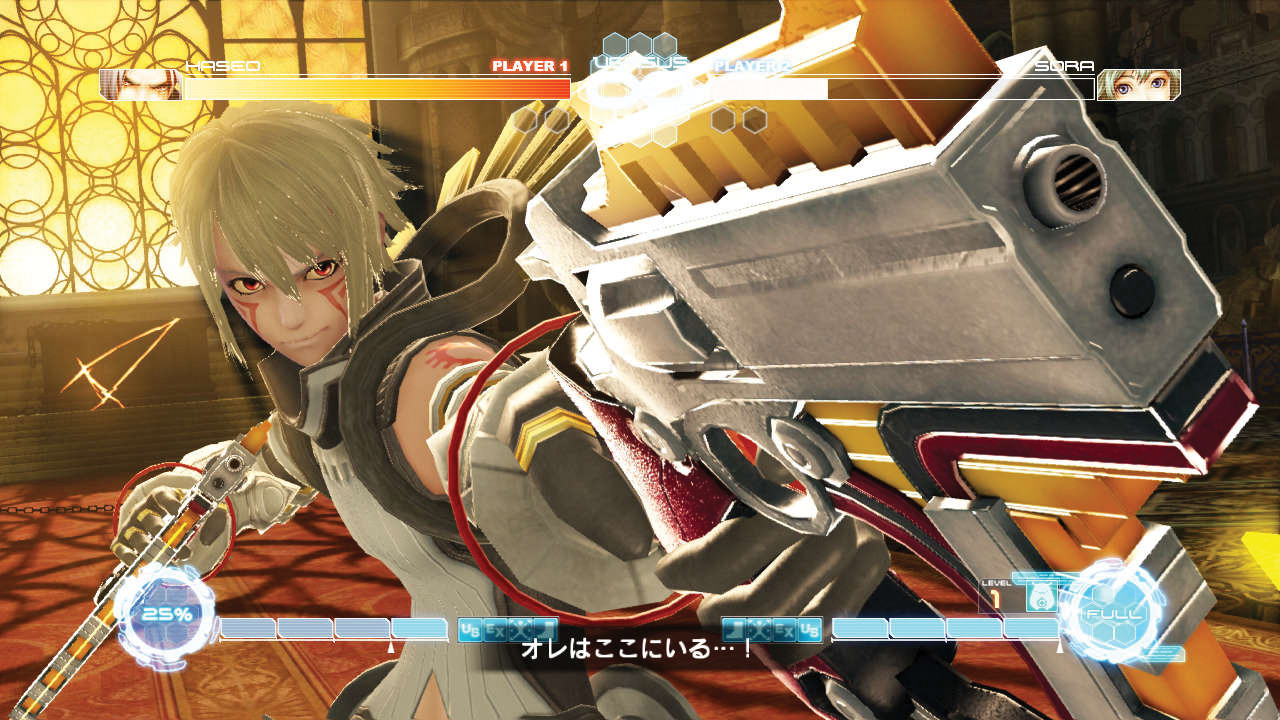This screenshot has width=1280, height=720.
Task: Click the Level 1 assist icon
Action: [x=1043, y=597]
